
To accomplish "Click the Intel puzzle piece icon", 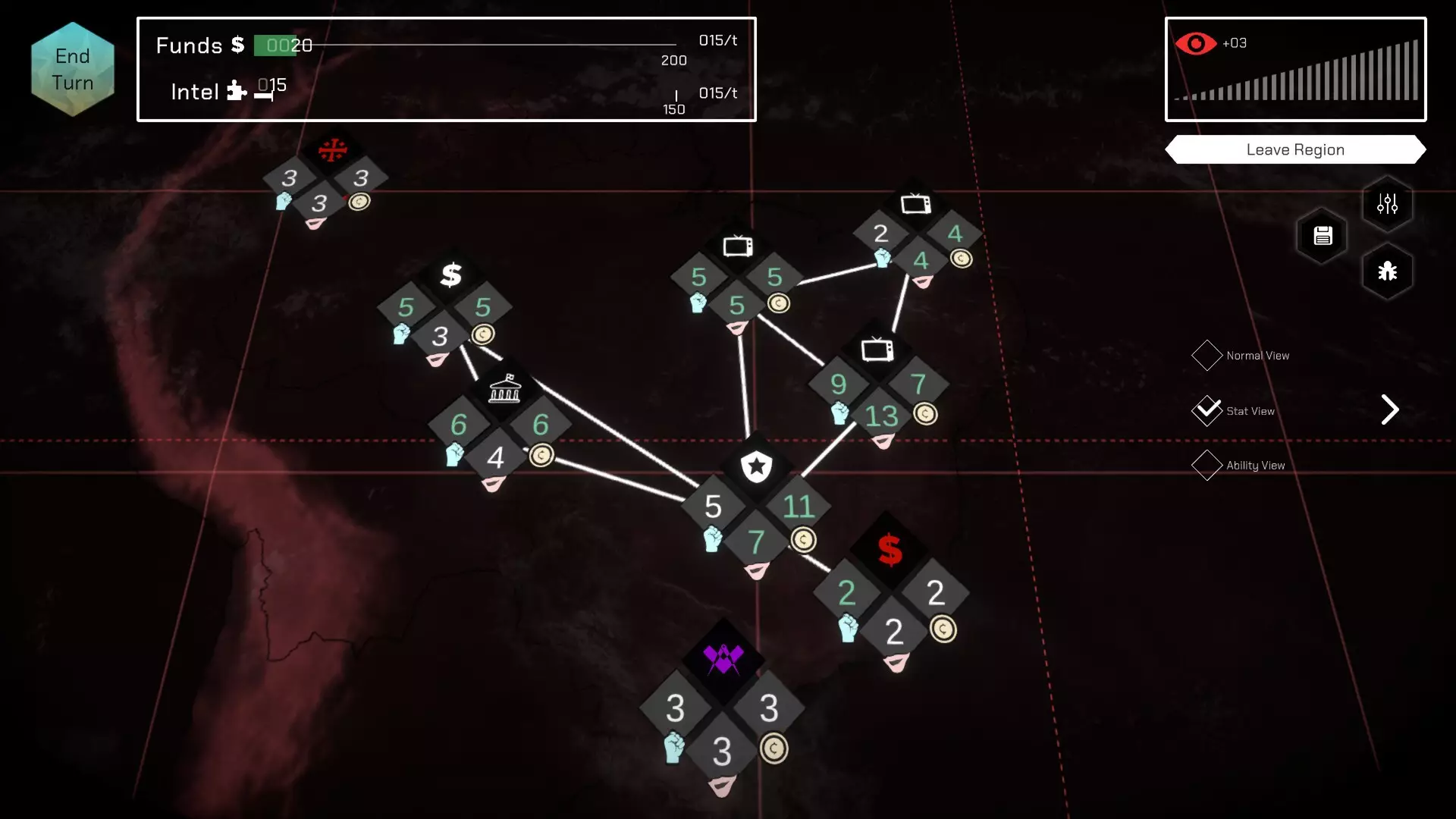I will click(237, 91).
